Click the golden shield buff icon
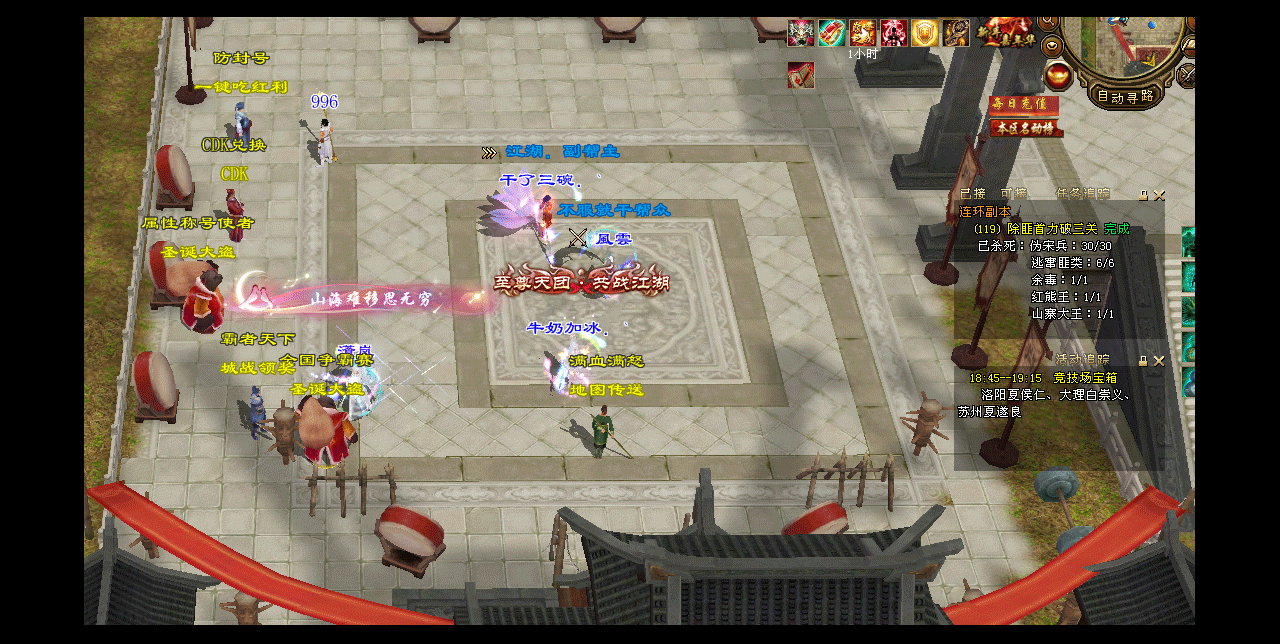This screenshot has width=1280, height=644. point(925,33)
